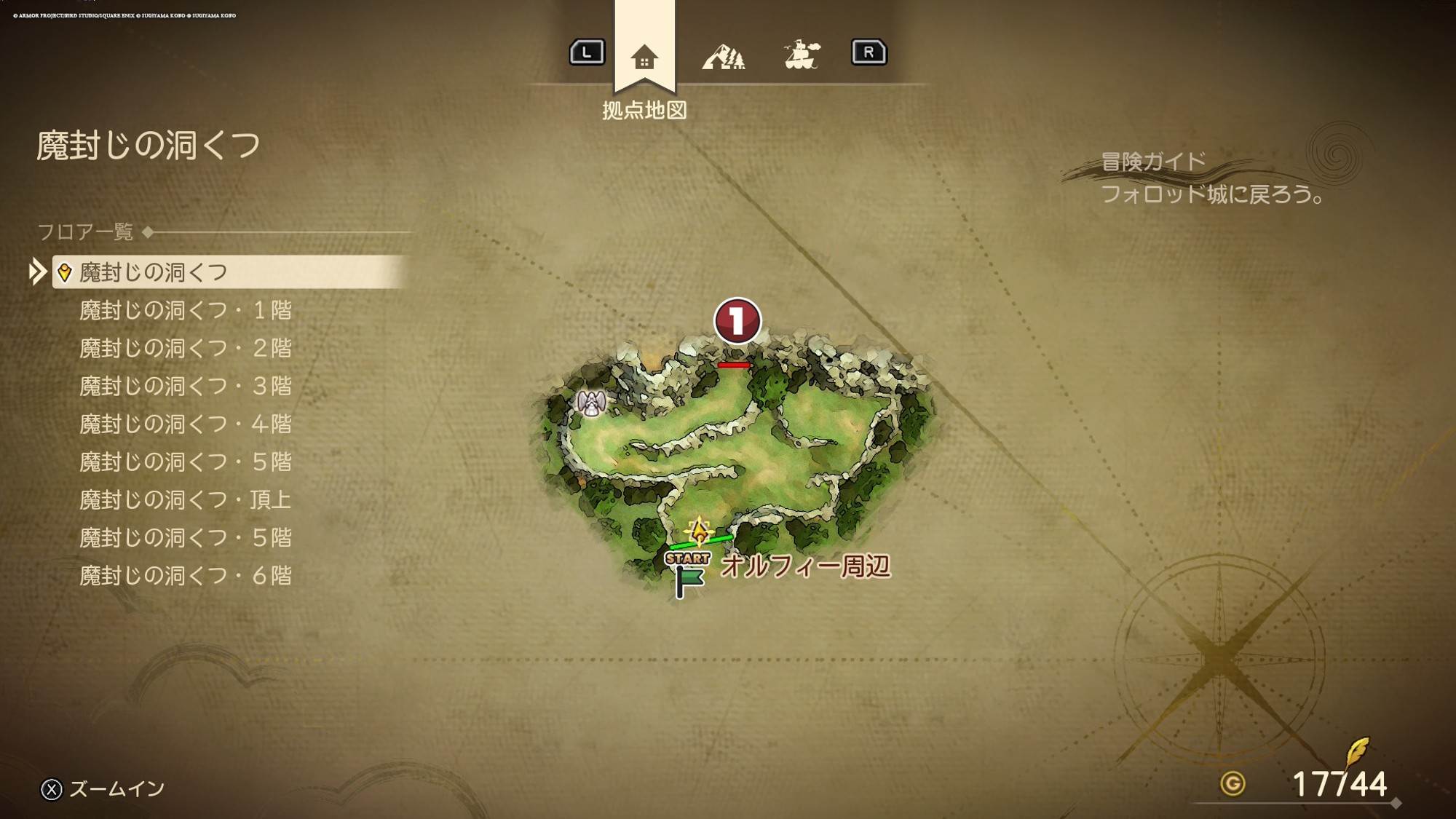Select the 魔封じの洞くつ・頂上 summit floor
The image size is (1456, 819).
coord(185,500)
